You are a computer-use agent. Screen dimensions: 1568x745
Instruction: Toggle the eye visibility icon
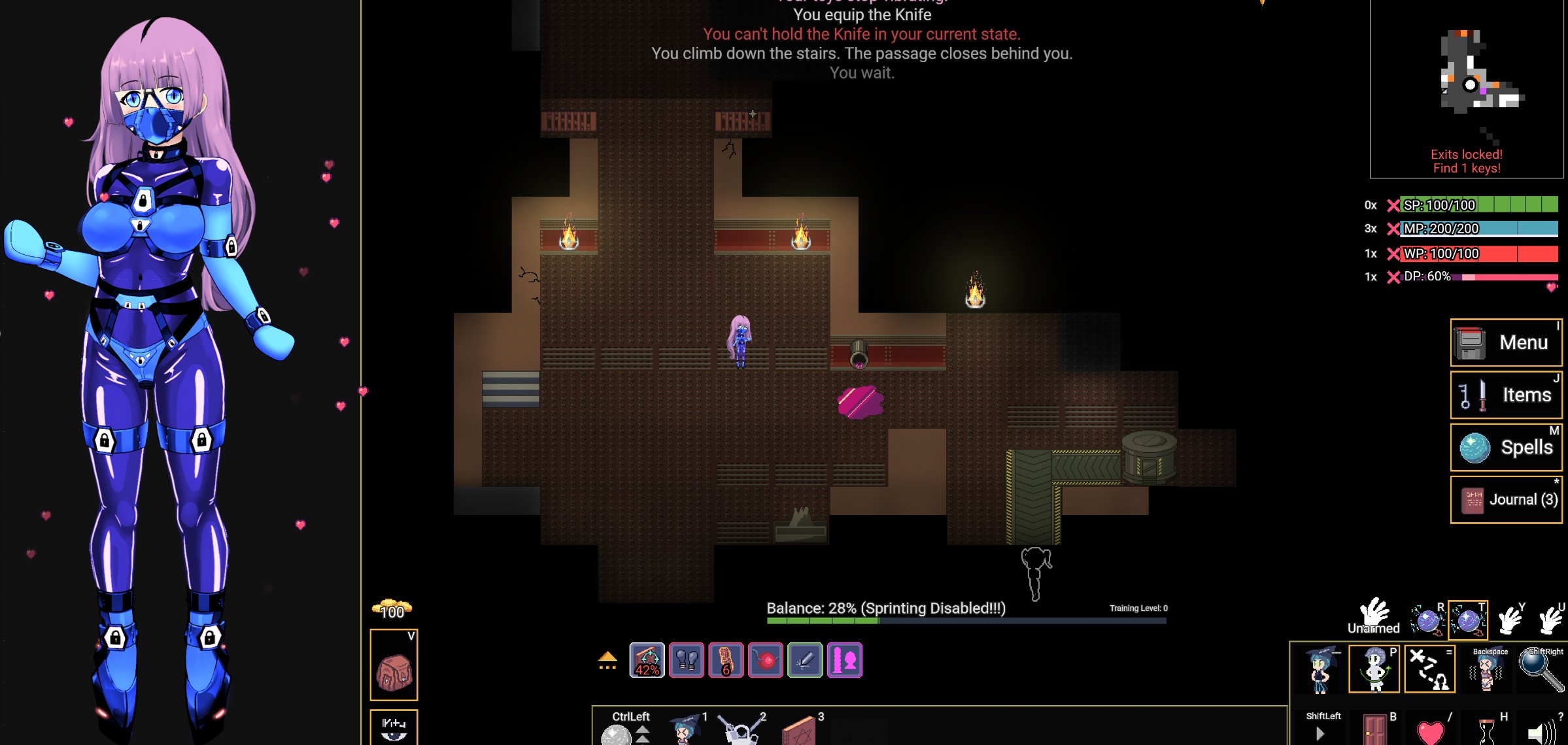point(394,728)
